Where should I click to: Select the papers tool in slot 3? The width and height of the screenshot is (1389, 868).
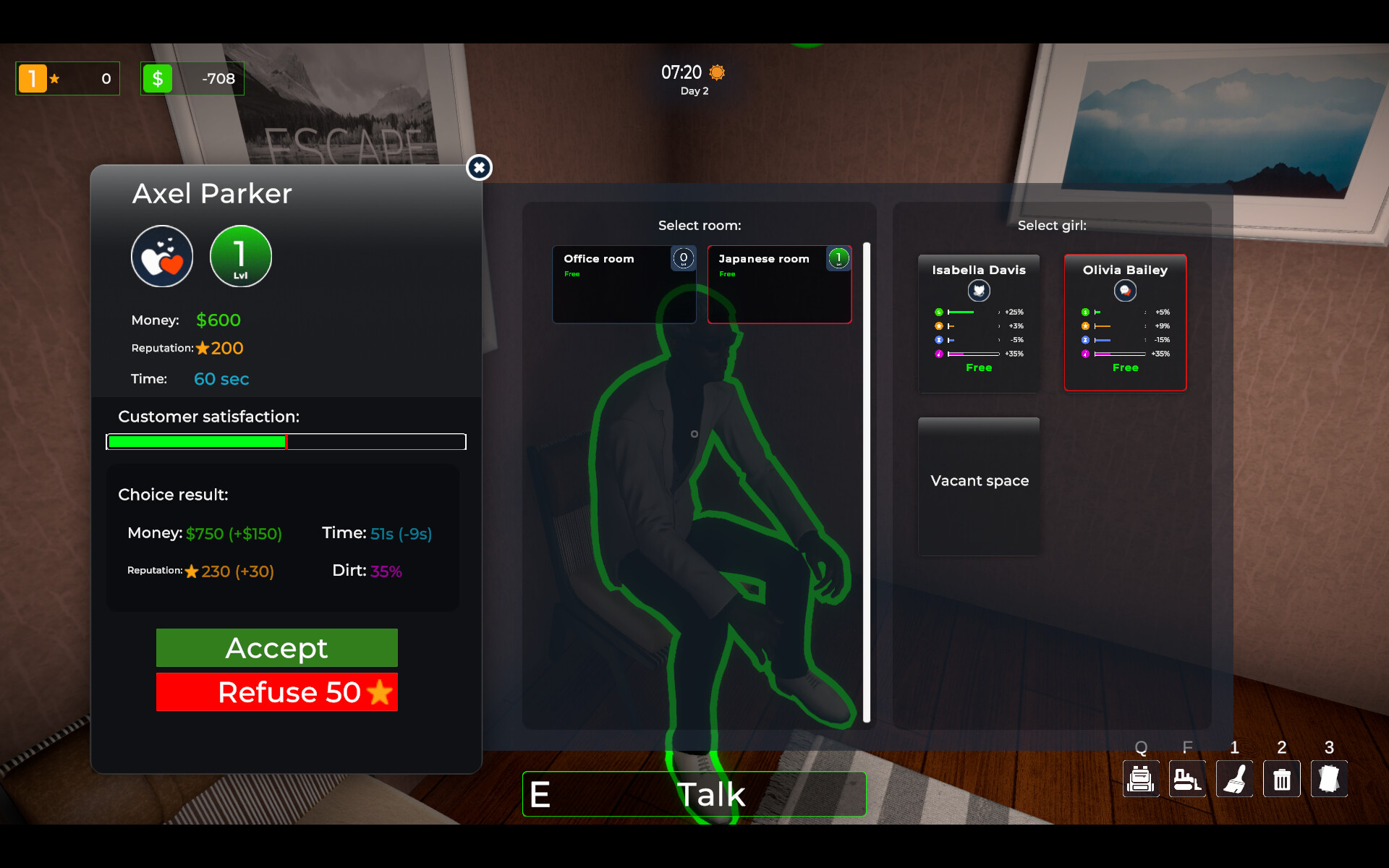1328,779
